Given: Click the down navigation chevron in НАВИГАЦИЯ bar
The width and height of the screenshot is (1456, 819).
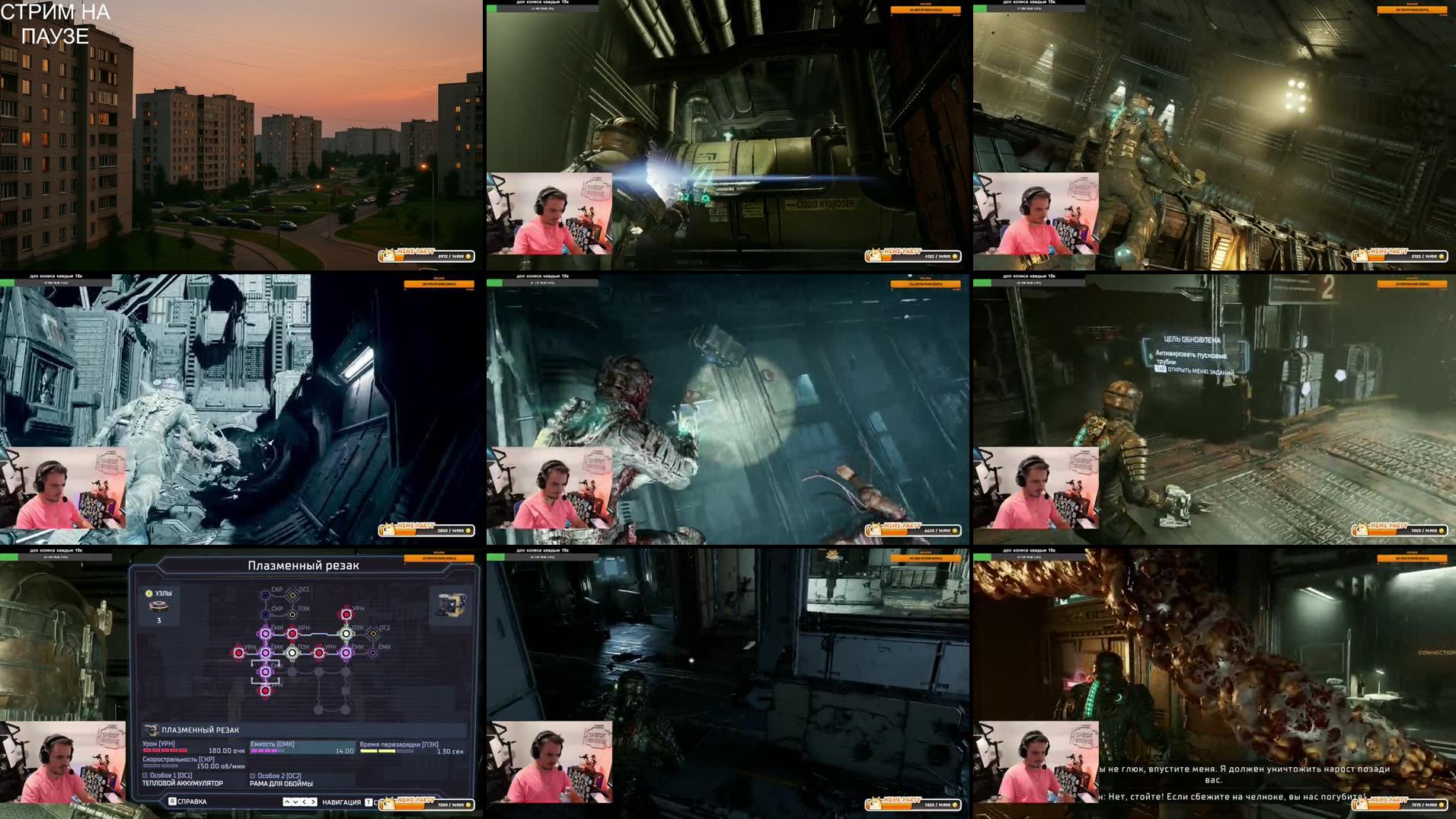Looking at the screenshot, I should (295, 803).
